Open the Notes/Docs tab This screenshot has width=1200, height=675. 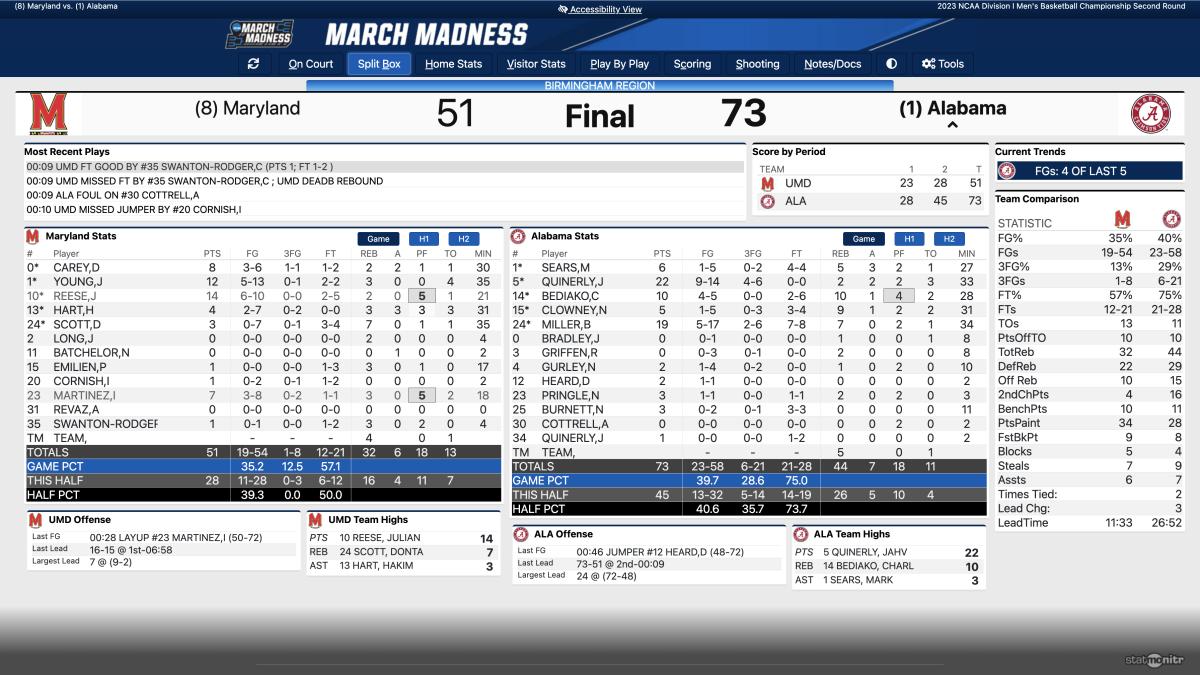pyautogui.click(x=833, y=64)
